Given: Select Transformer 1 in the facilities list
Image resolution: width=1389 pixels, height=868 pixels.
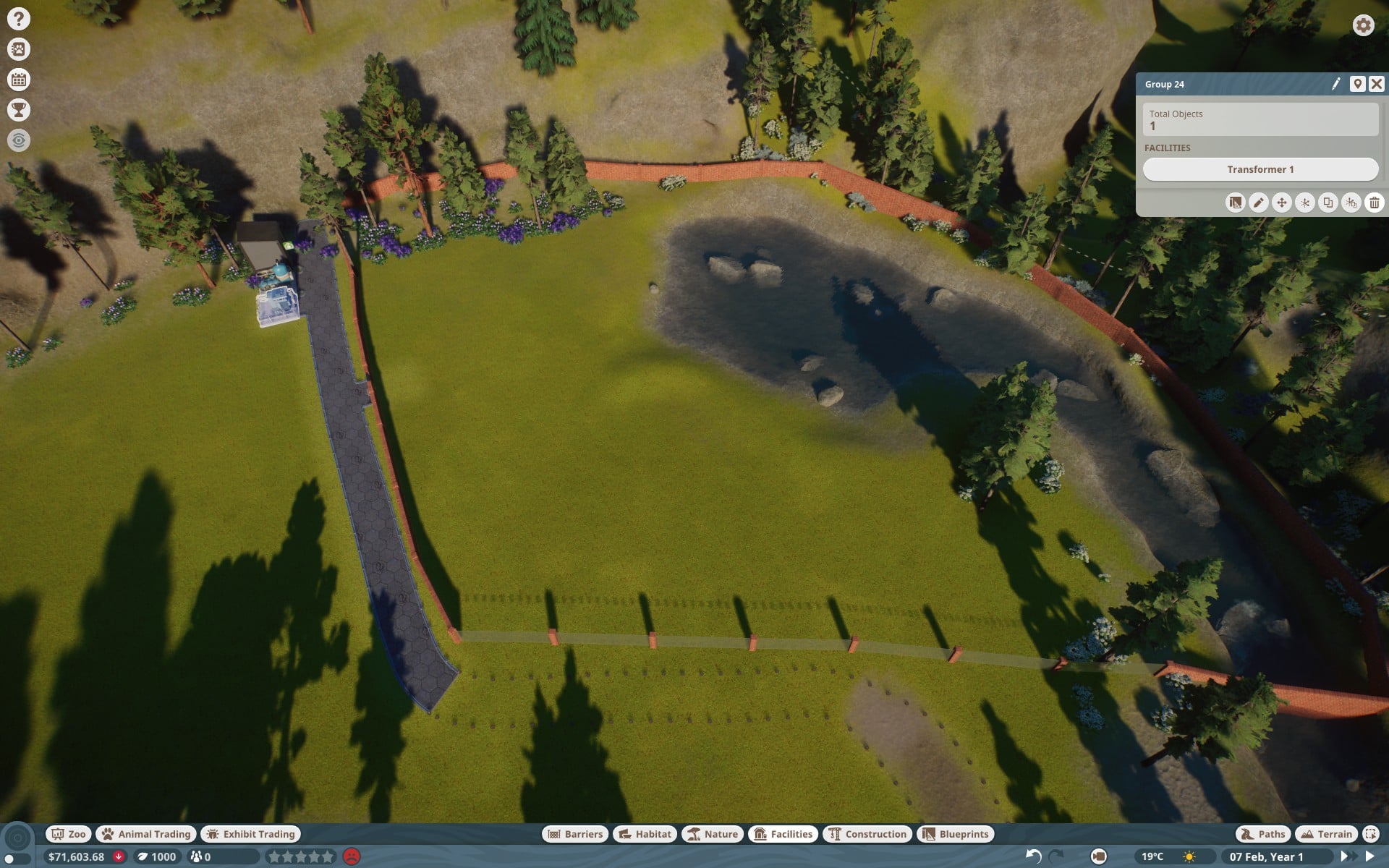Looking at the screenshot, I should [x=1260, y=169].
